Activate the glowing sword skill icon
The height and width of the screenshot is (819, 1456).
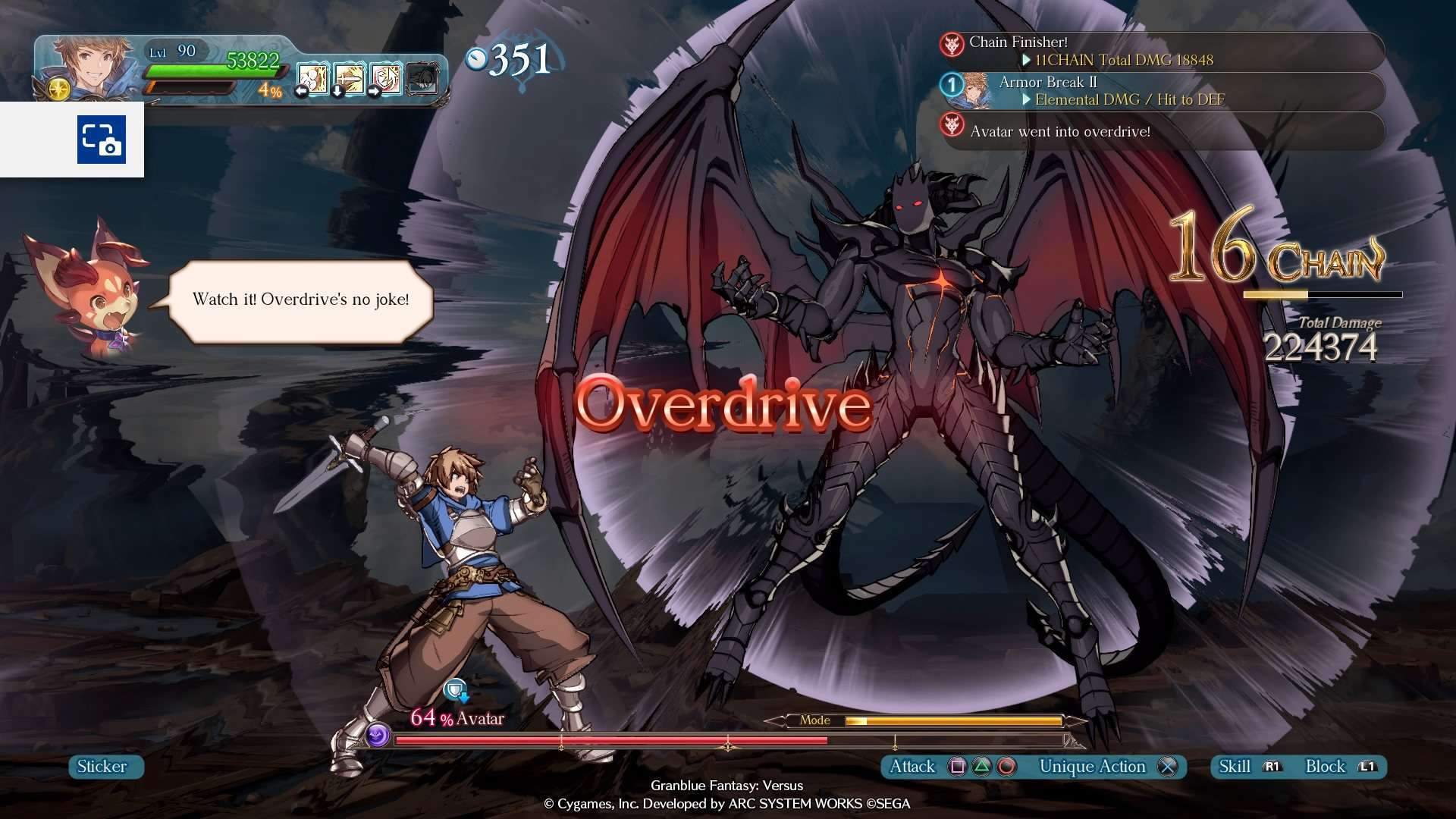pyautogui.click(x=350, y=78)
